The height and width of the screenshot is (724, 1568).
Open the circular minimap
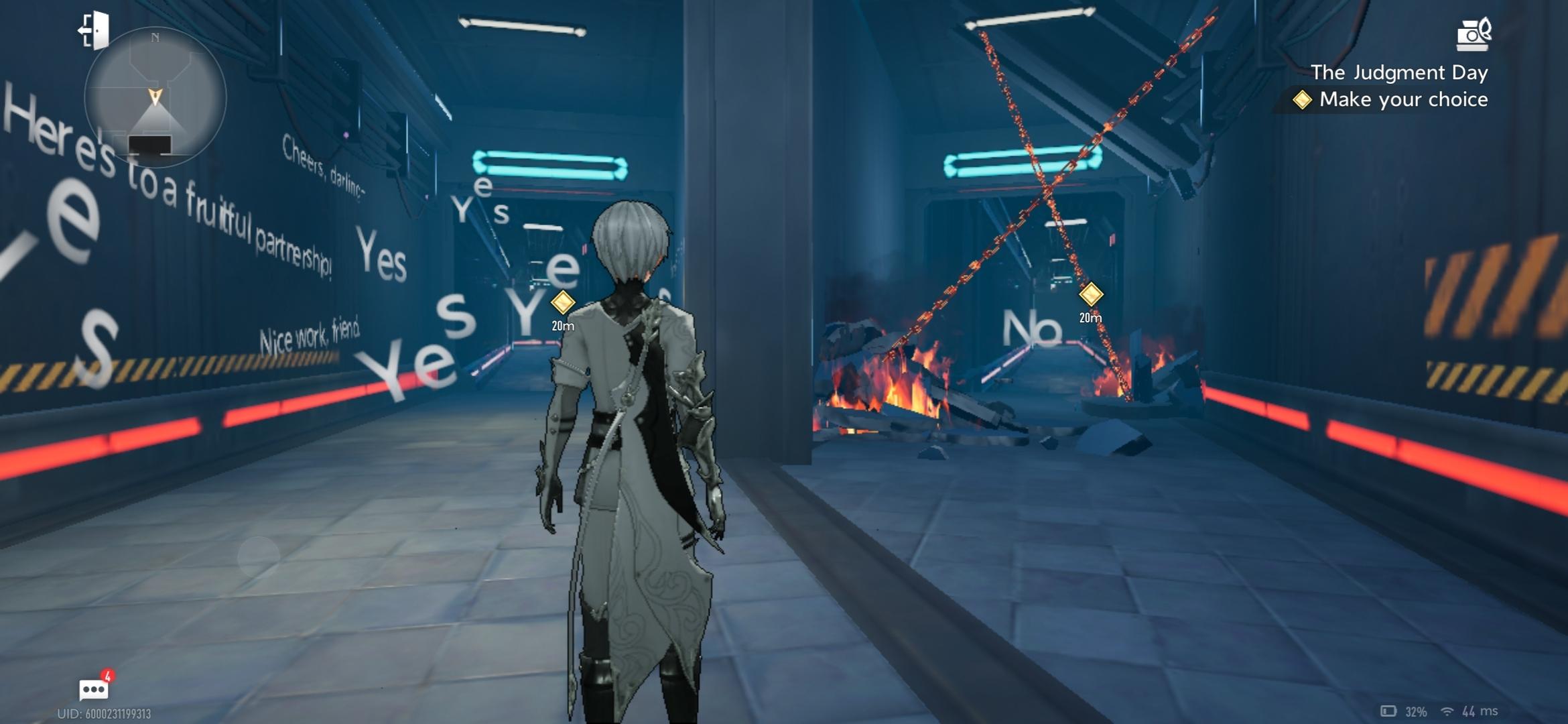coord(155,97)
